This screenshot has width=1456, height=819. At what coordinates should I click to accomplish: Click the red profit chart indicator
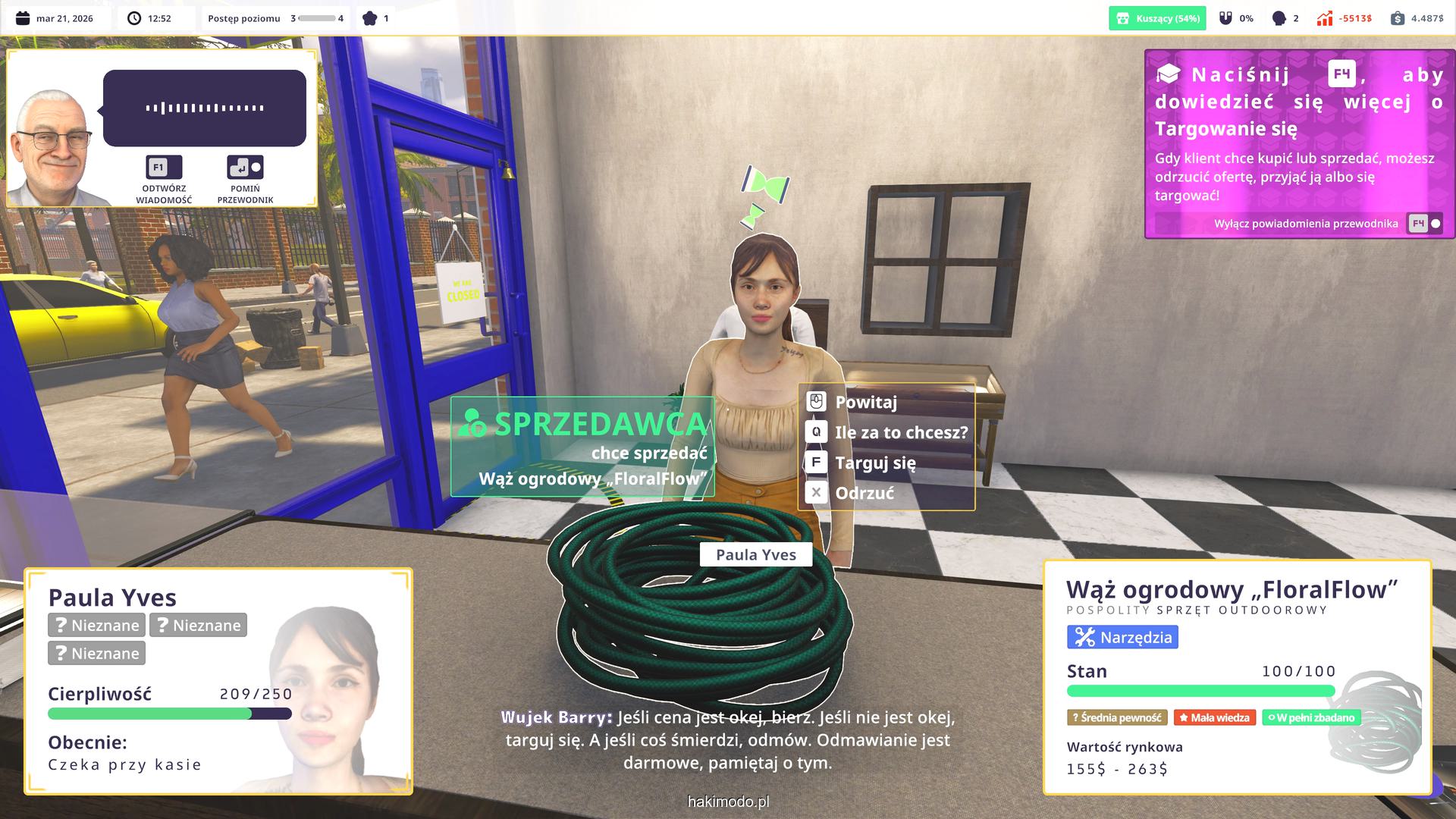click(x=1325, y=18)
